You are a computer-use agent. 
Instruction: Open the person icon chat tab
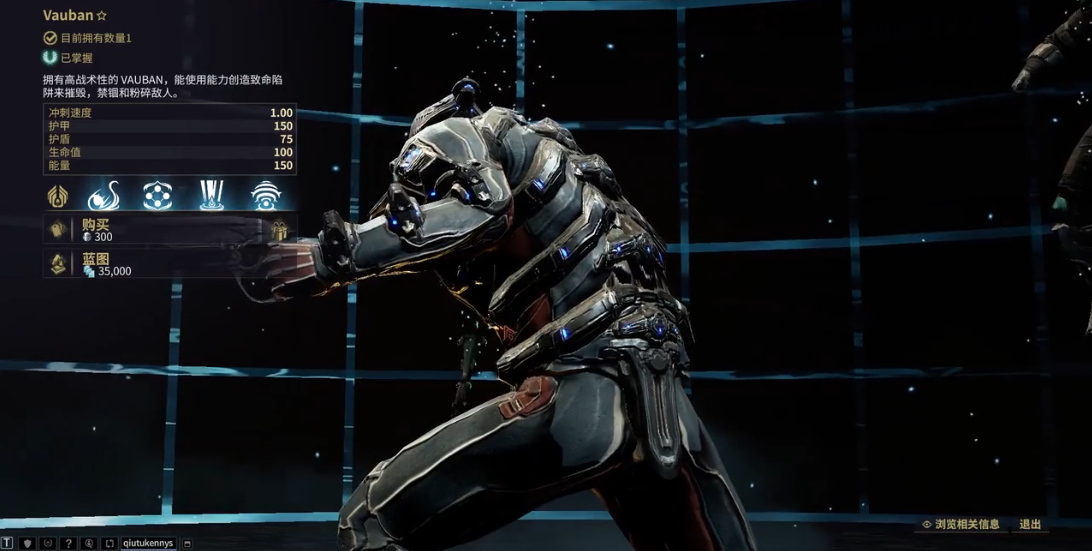point(89,543)
